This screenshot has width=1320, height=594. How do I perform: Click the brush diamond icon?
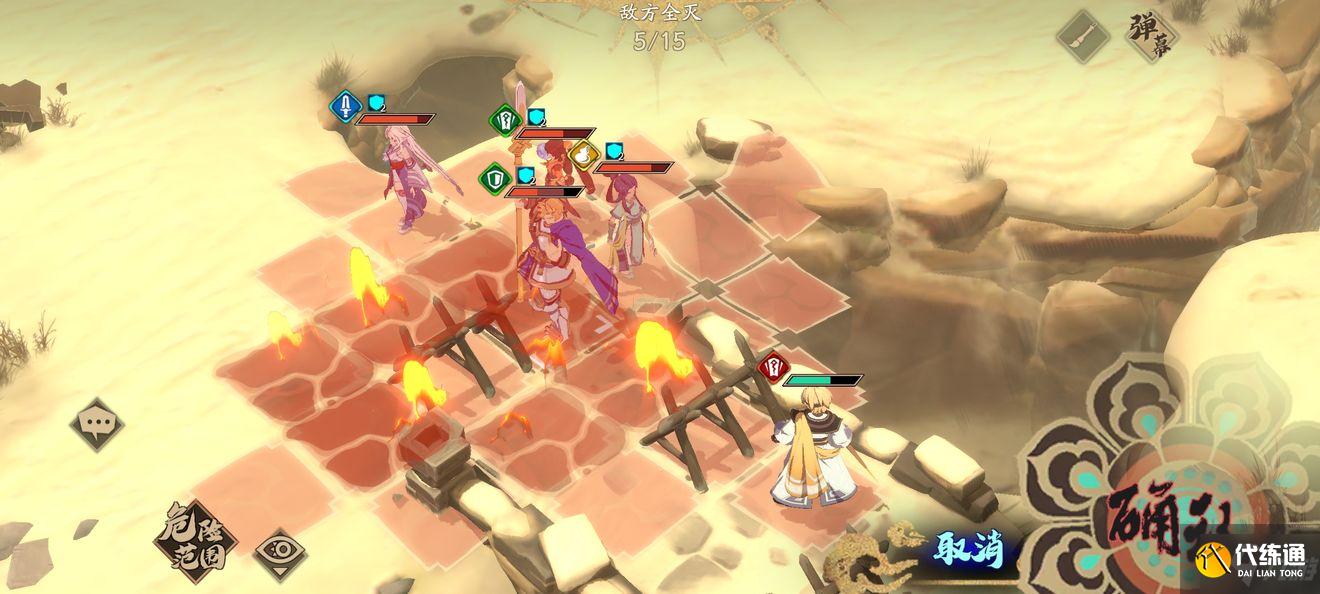pos(1084,37)
